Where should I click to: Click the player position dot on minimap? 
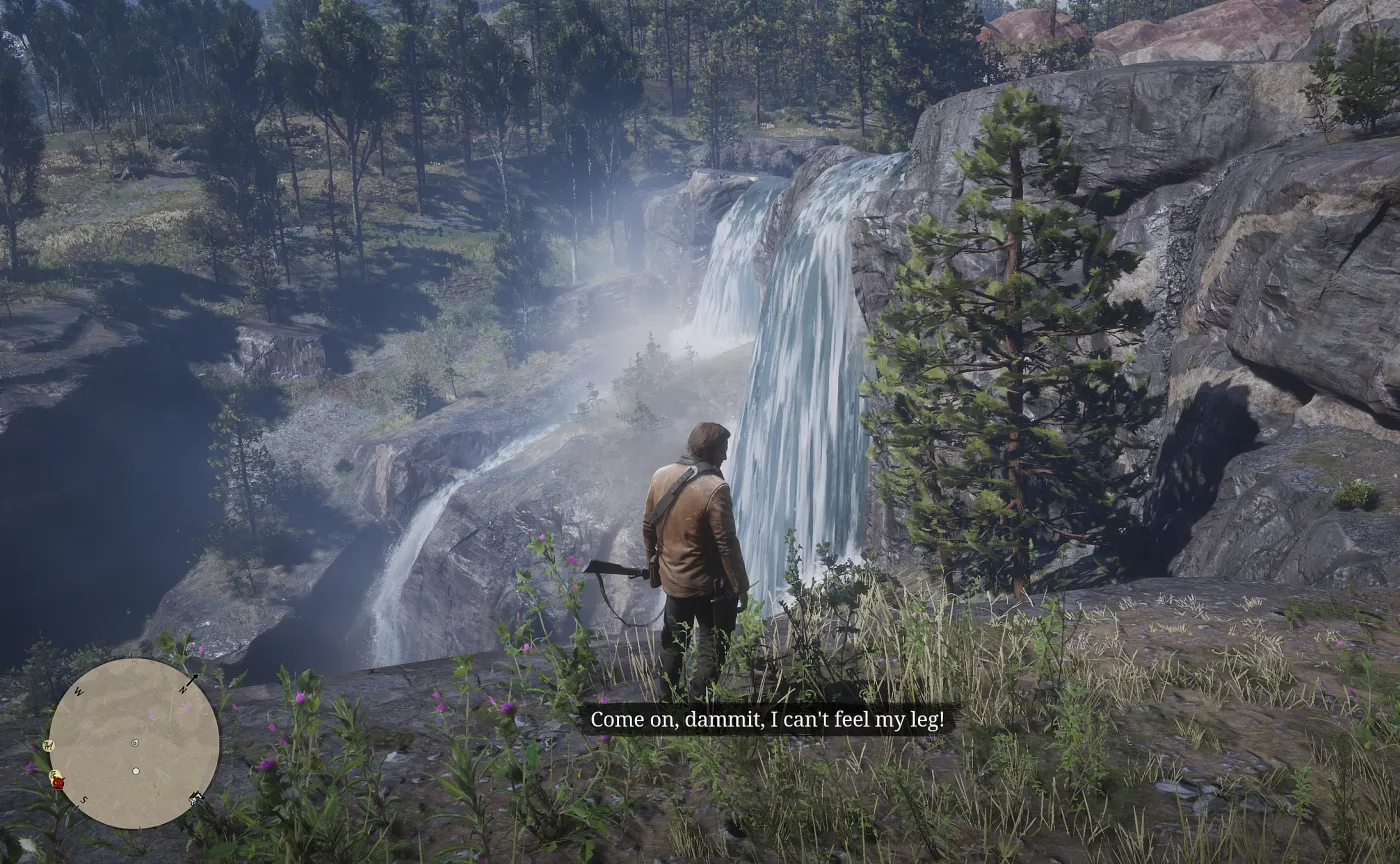135,771
